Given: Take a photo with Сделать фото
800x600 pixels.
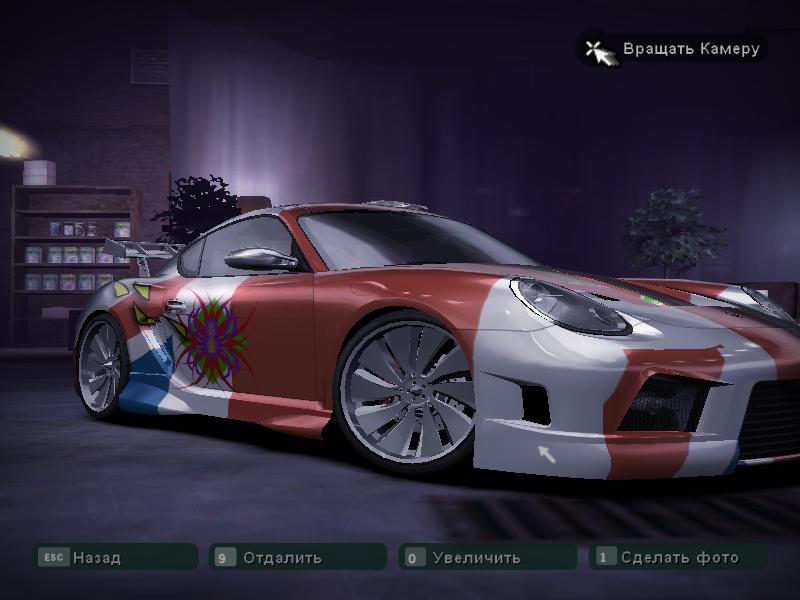Looking at the screenshot, I should click(679, 557).
